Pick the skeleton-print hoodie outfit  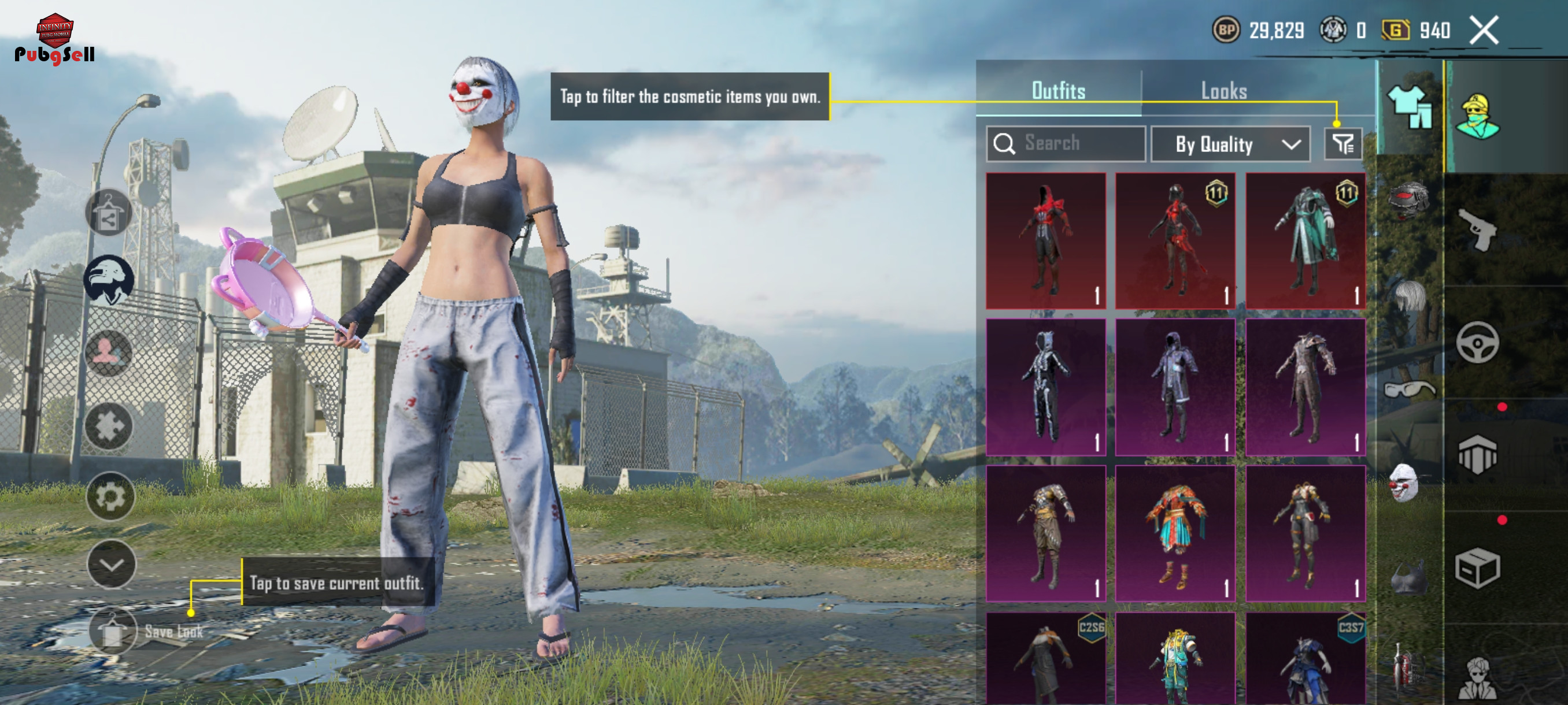point(1046,387)
